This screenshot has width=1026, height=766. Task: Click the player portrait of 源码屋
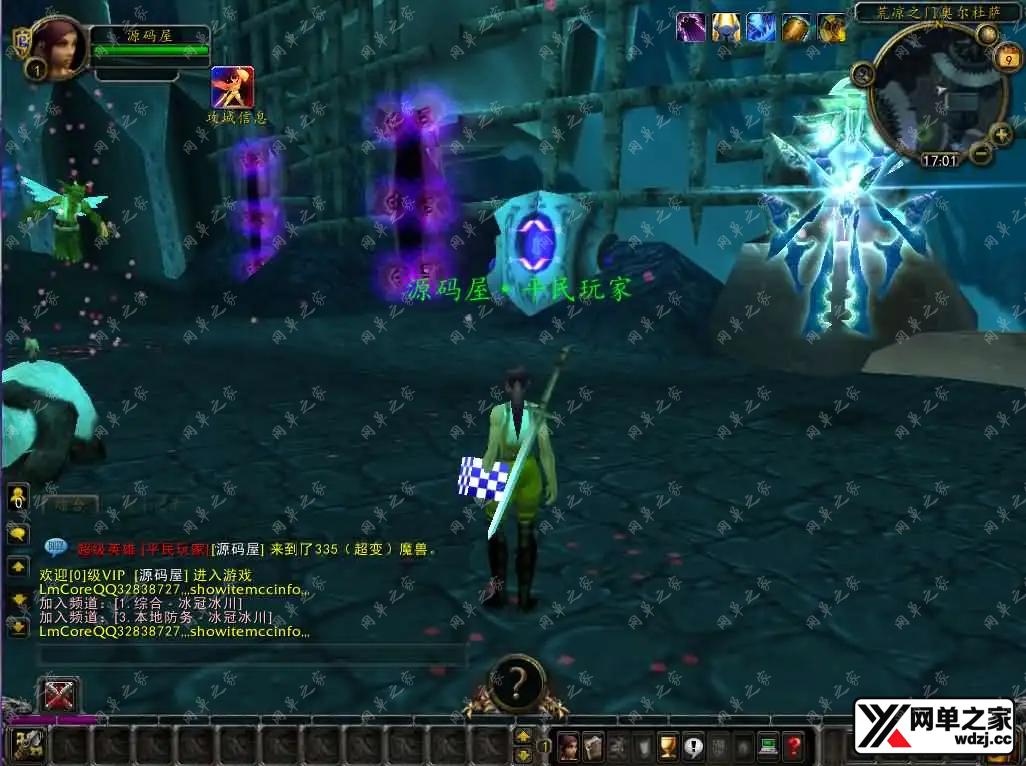(x=58, y=47)
